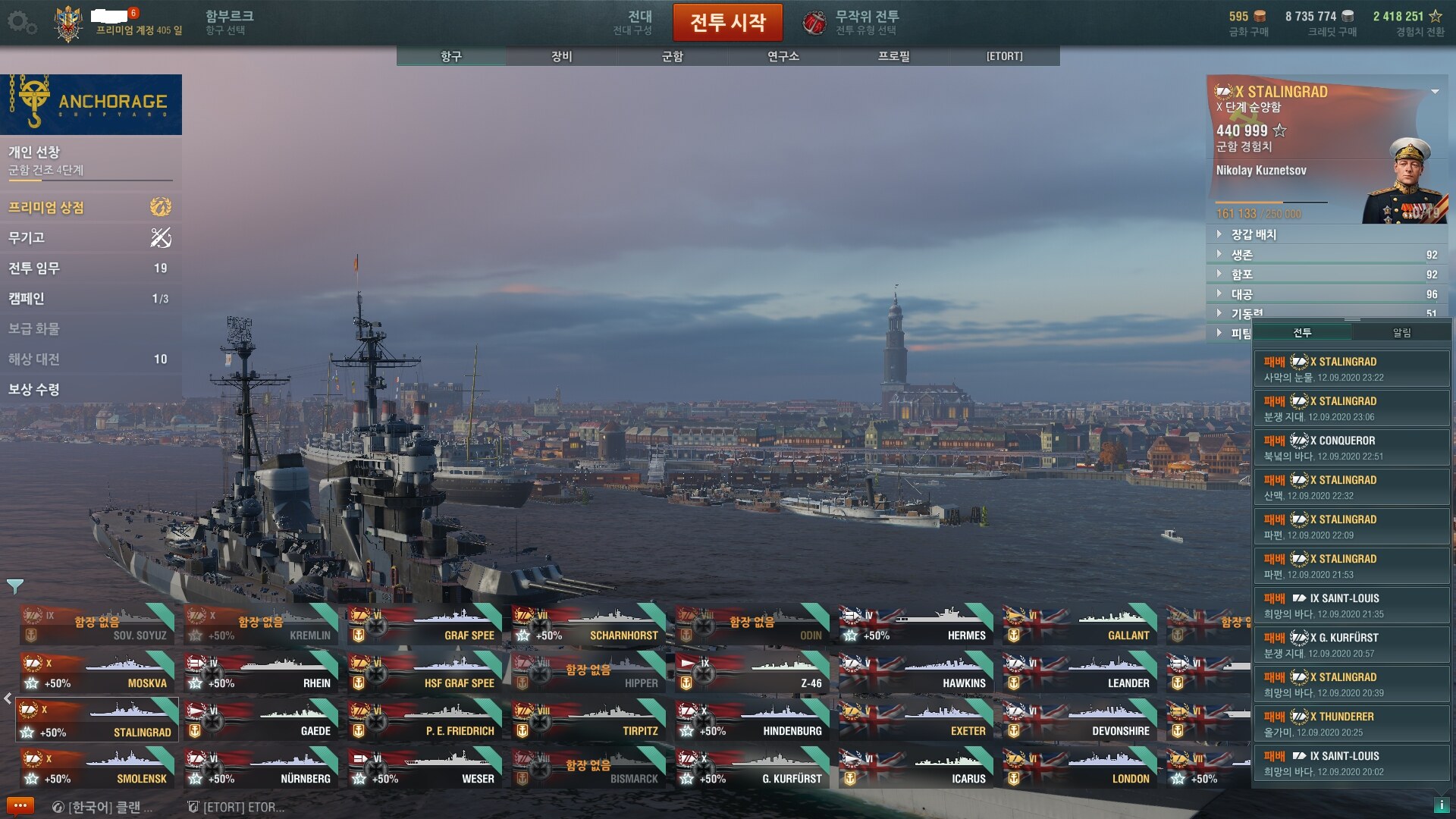
Task: Open the 군함 tab
Action: point(672,56)
